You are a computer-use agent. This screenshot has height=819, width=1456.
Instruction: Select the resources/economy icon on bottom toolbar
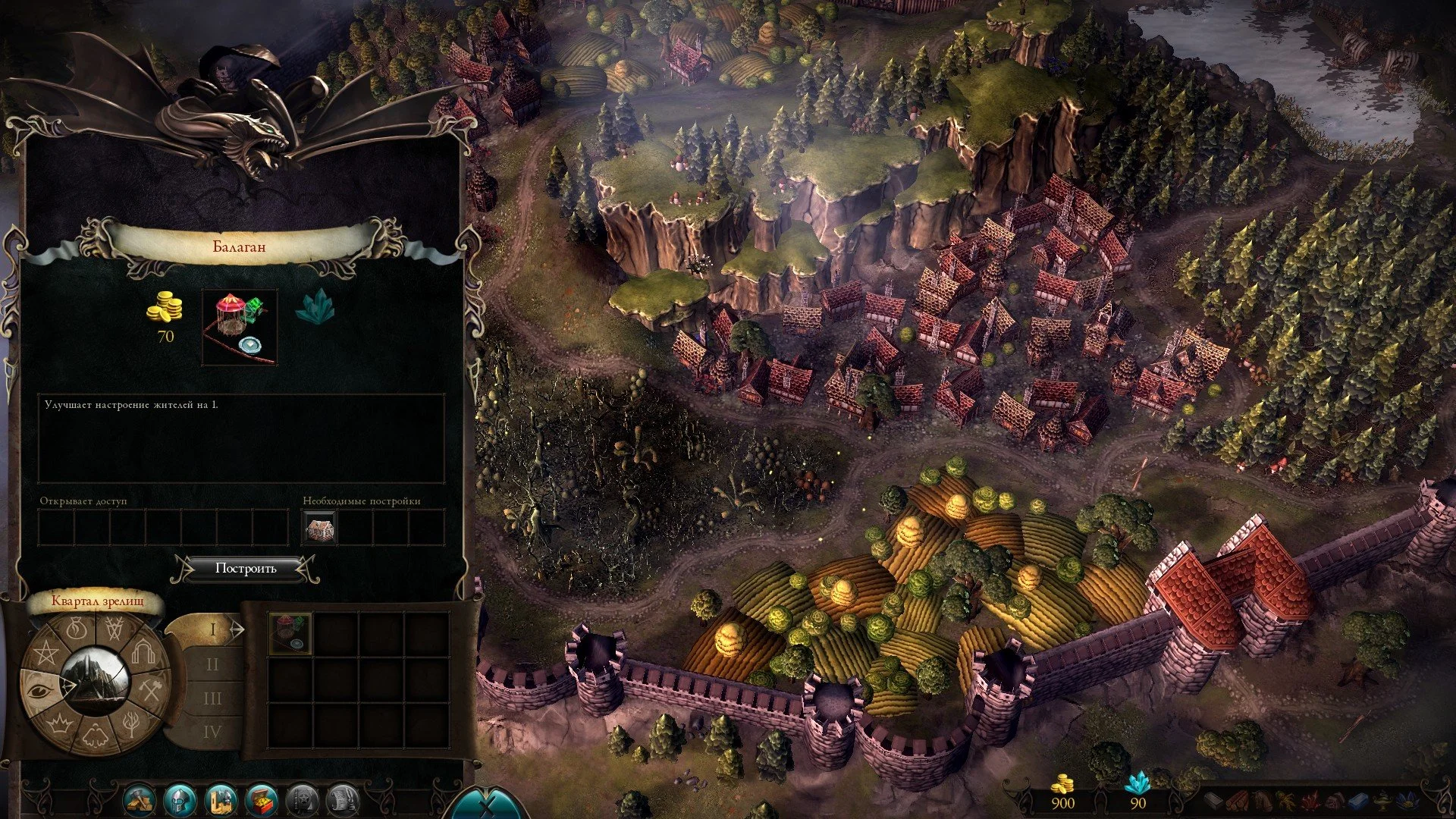(140, 800)
